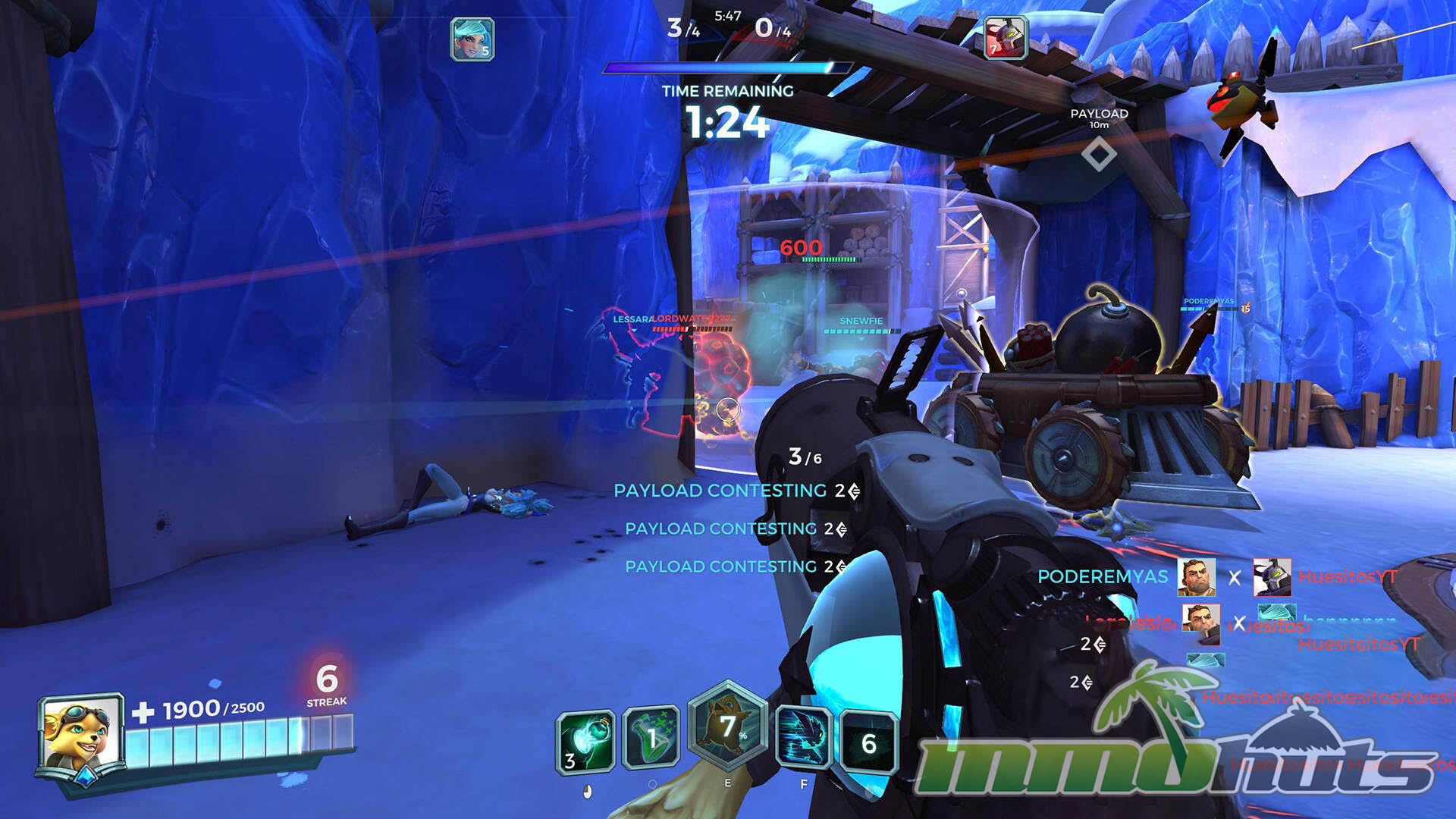The width and height of the screenshot is (1456, 819).
Task: Click HuesitosYT's portrait in top kill feed entry
Action: pyautogui.click(x=1272, y=578)
